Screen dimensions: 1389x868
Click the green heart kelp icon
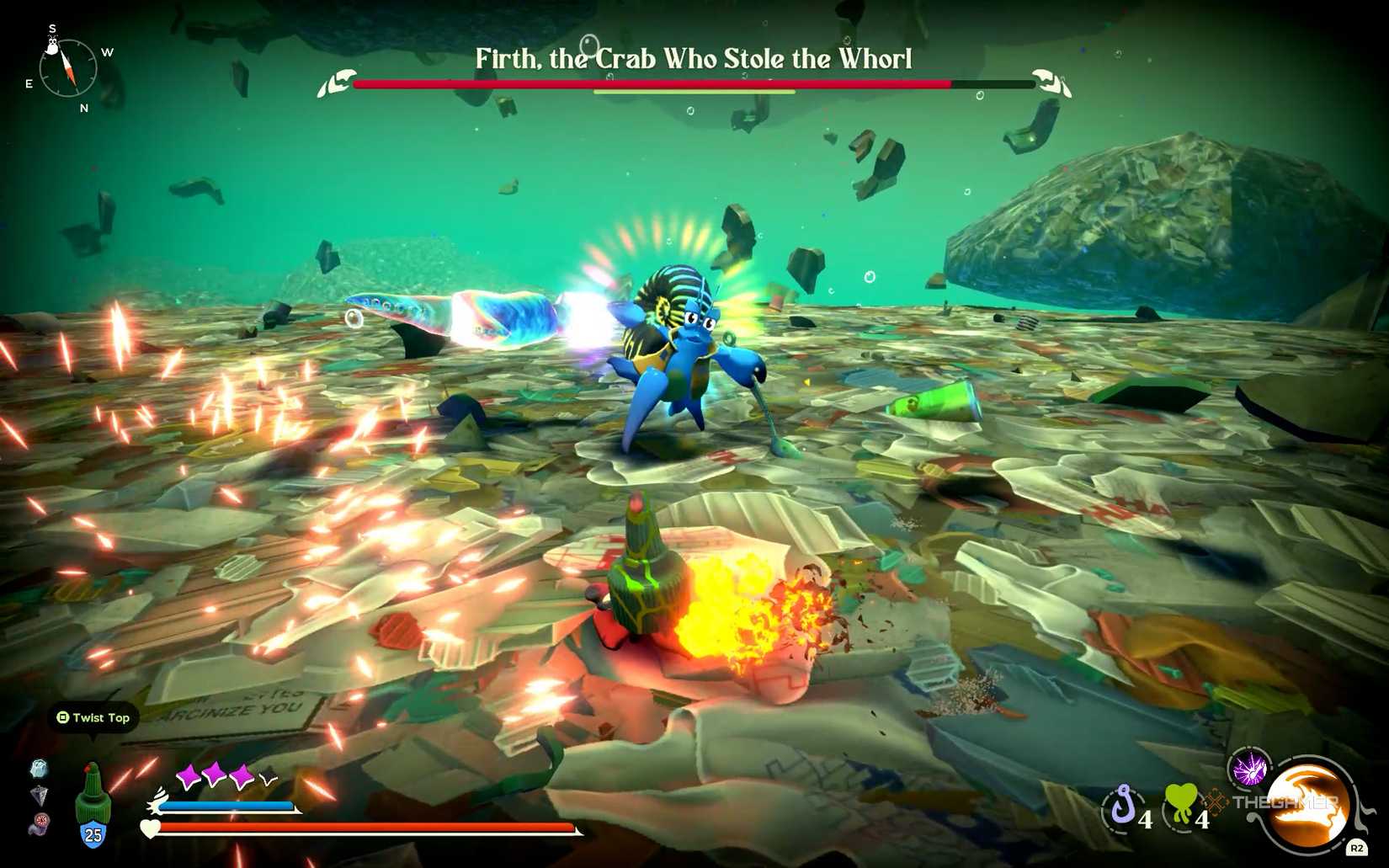tap(1180, 802)
